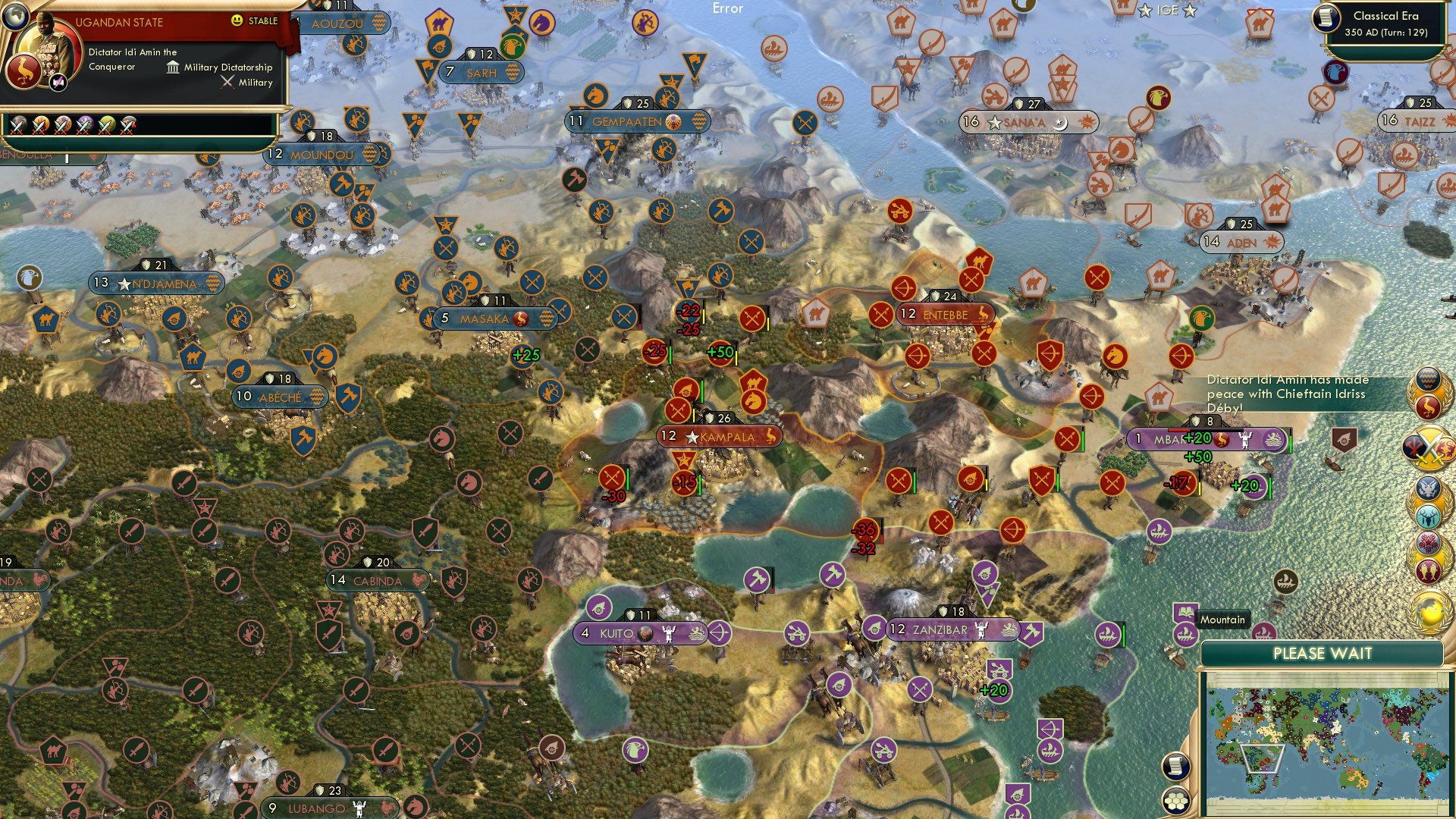Toggle the hex grid icon beside the minimap
The image size is (1456, 819).
coord(1175,800)
